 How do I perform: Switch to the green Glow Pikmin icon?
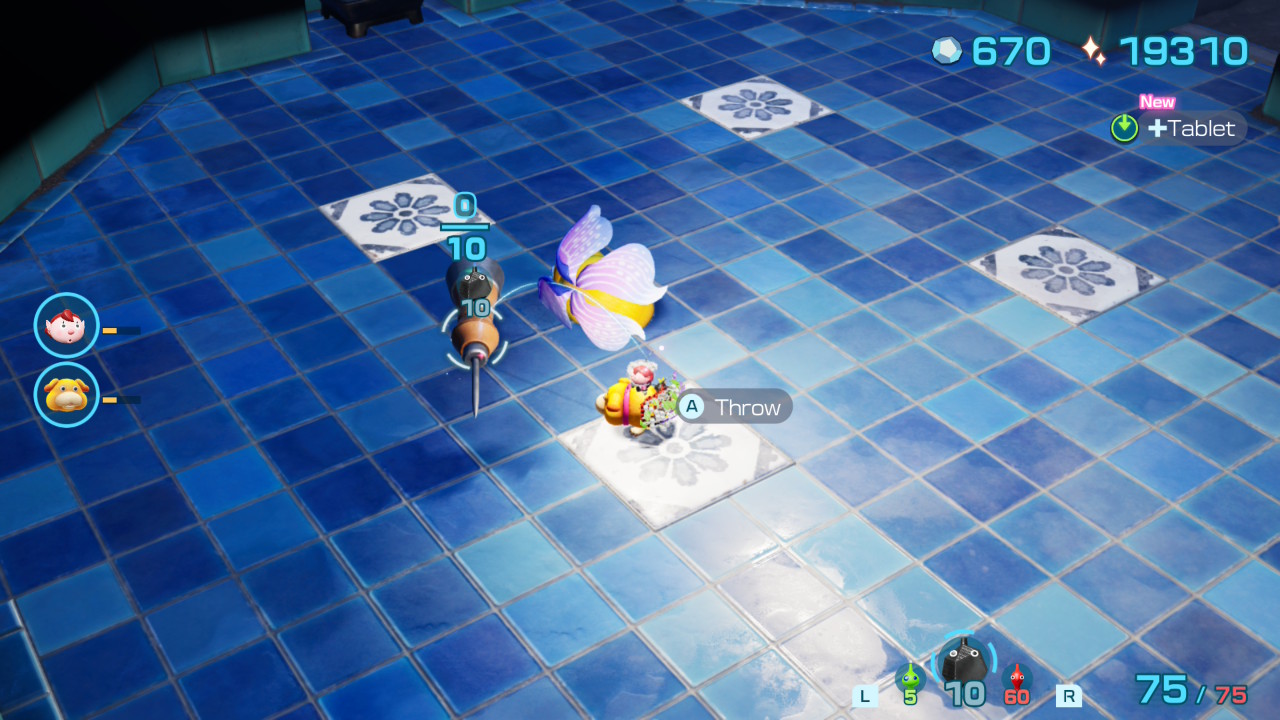(910, 678)
